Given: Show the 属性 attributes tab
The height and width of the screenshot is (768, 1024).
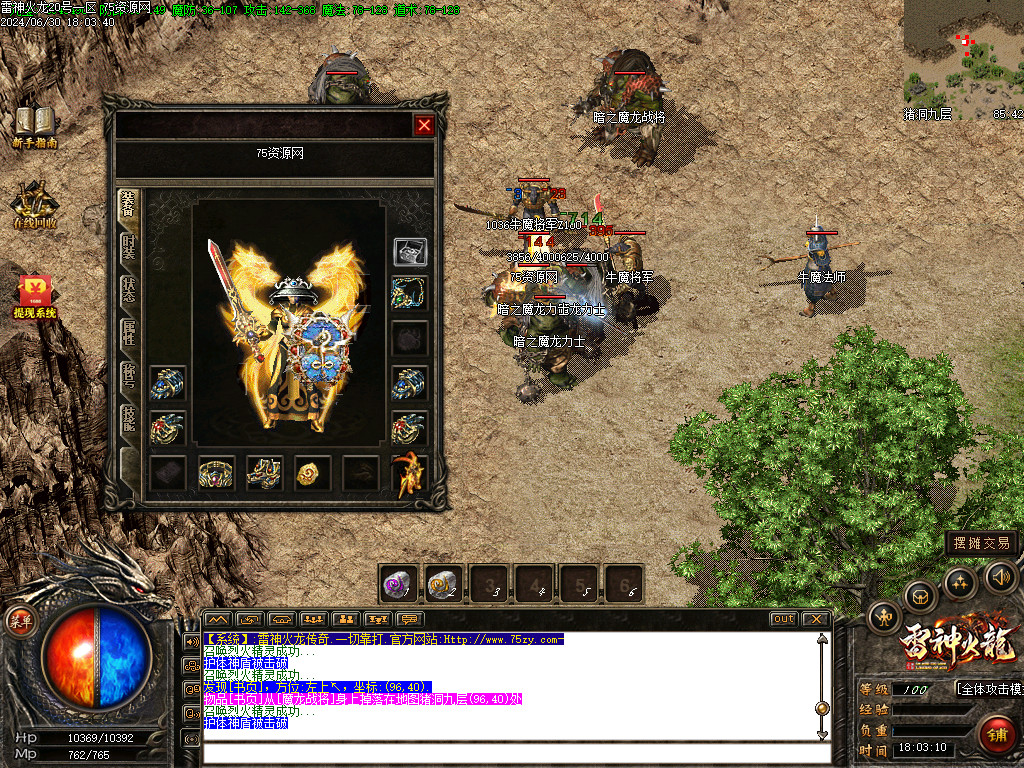Looking at the screenshot, I should click(x=129, y=334).
